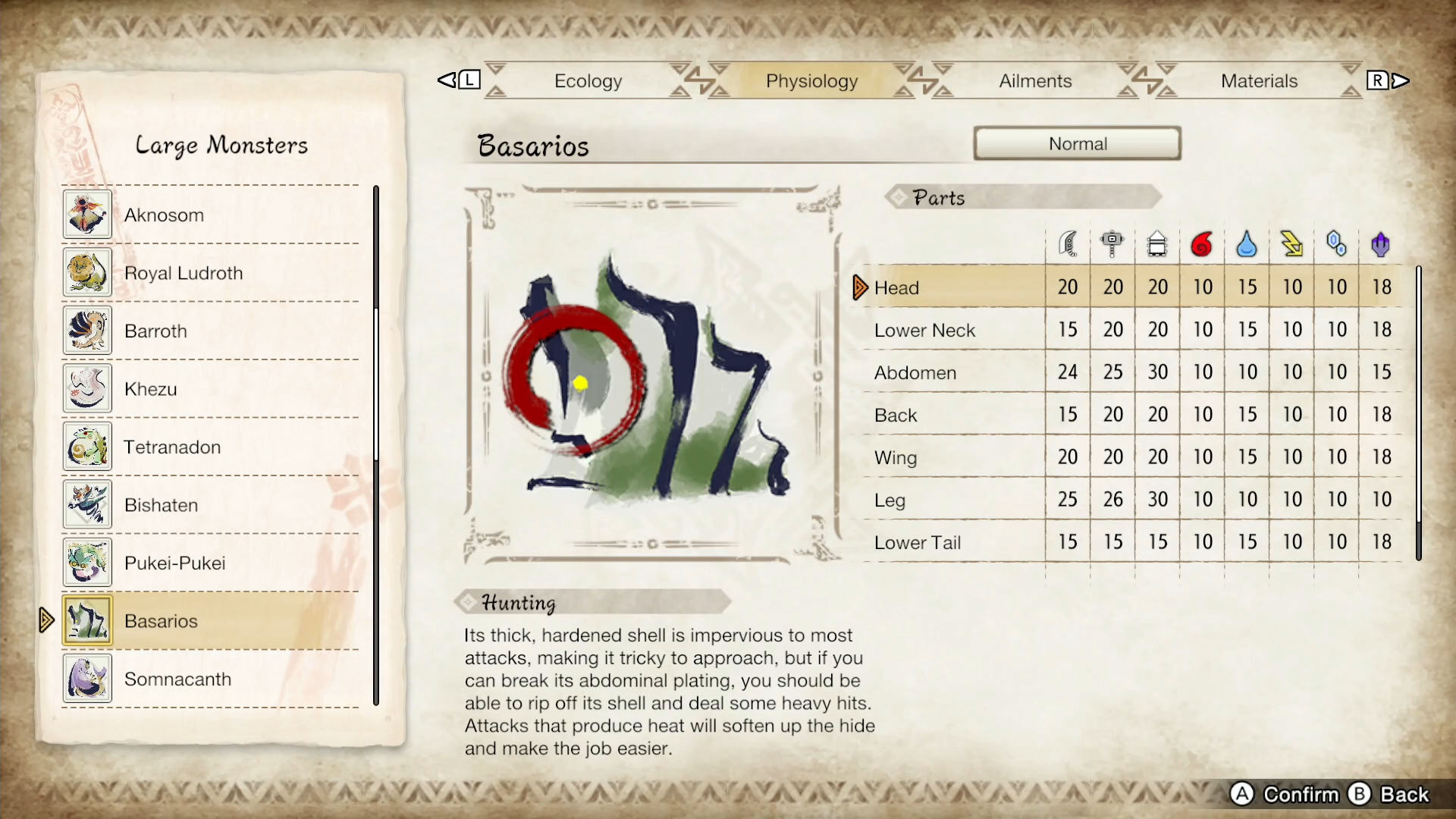Highlight the Lower Neck parts row
Viewport: 1456px width, 819px height.
924,331
